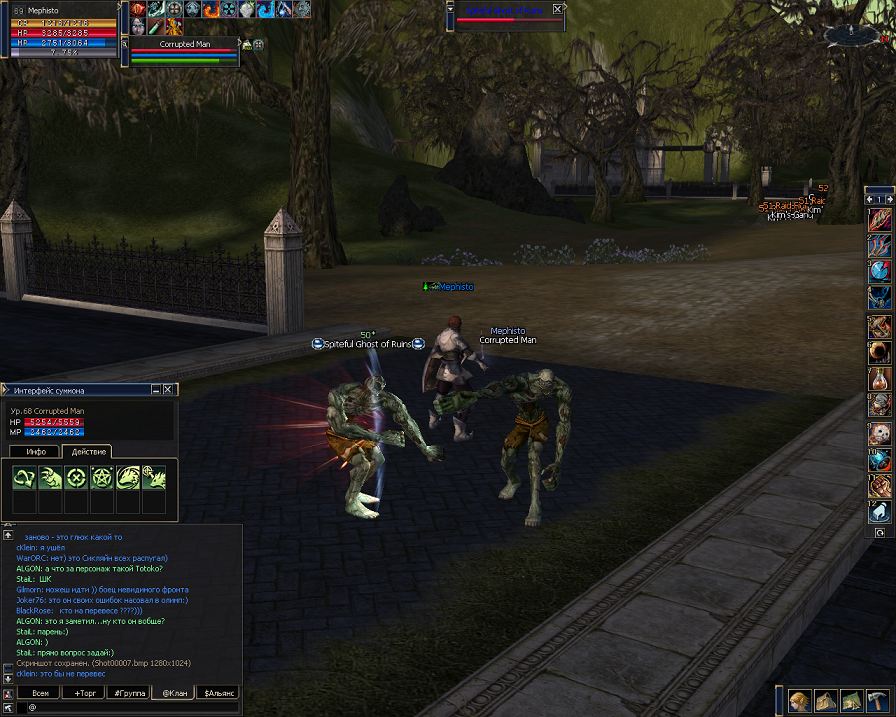Close the summon interface window
The height and width of the screenshot is (717, 896).
(x=167, y=389)
